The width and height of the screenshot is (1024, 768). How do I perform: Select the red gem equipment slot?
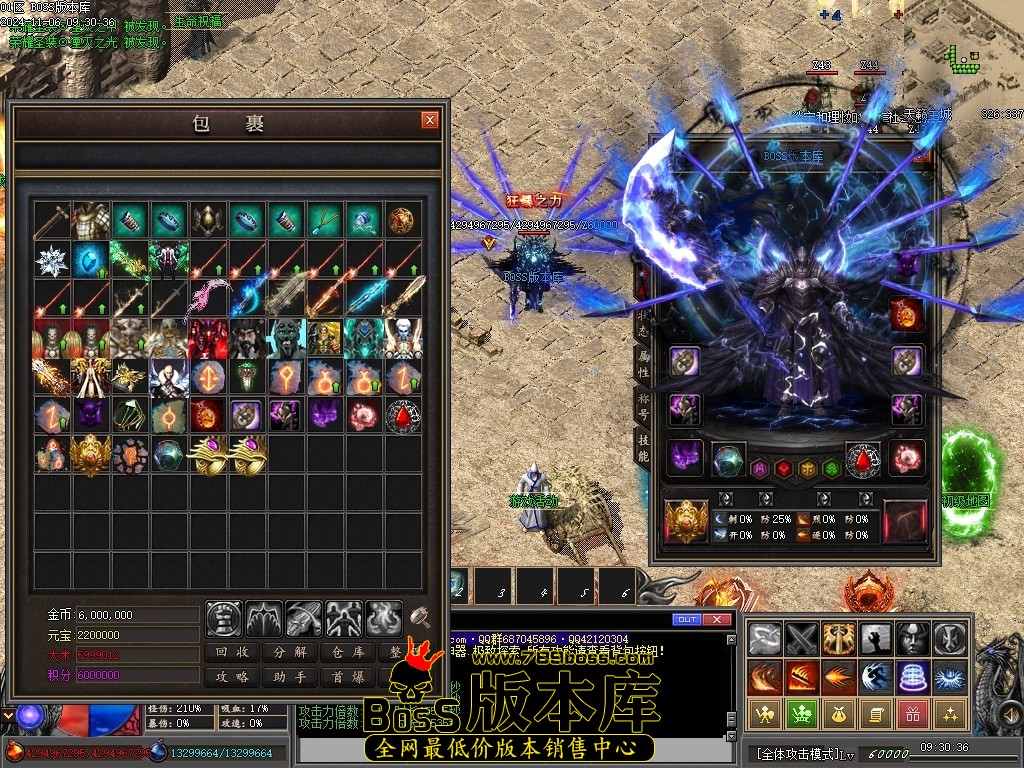pyautogui.click(x=862, y=460)
